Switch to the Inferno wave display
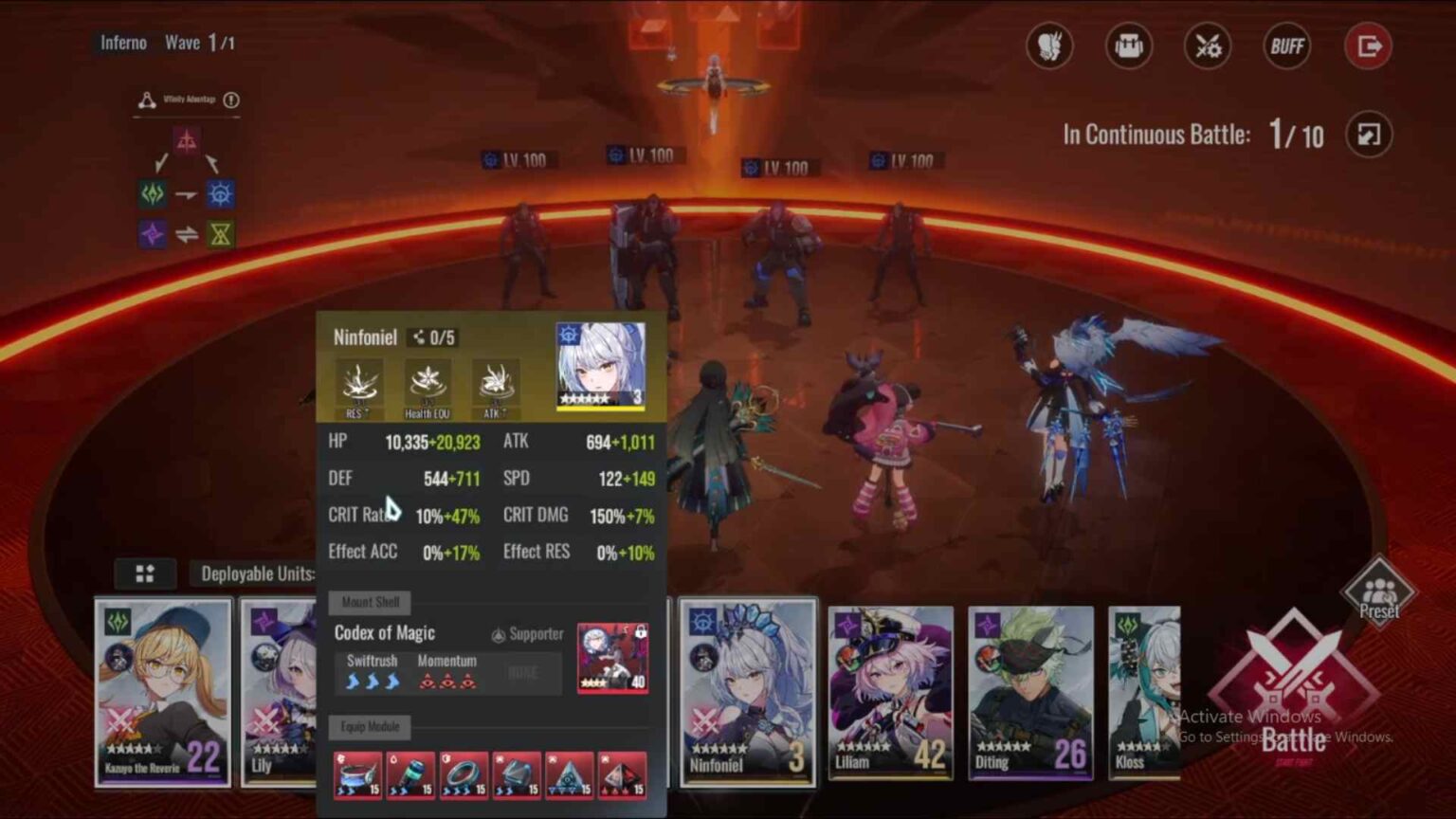The width and height of the screenshot is (1456, 819). tap(122, 43)
